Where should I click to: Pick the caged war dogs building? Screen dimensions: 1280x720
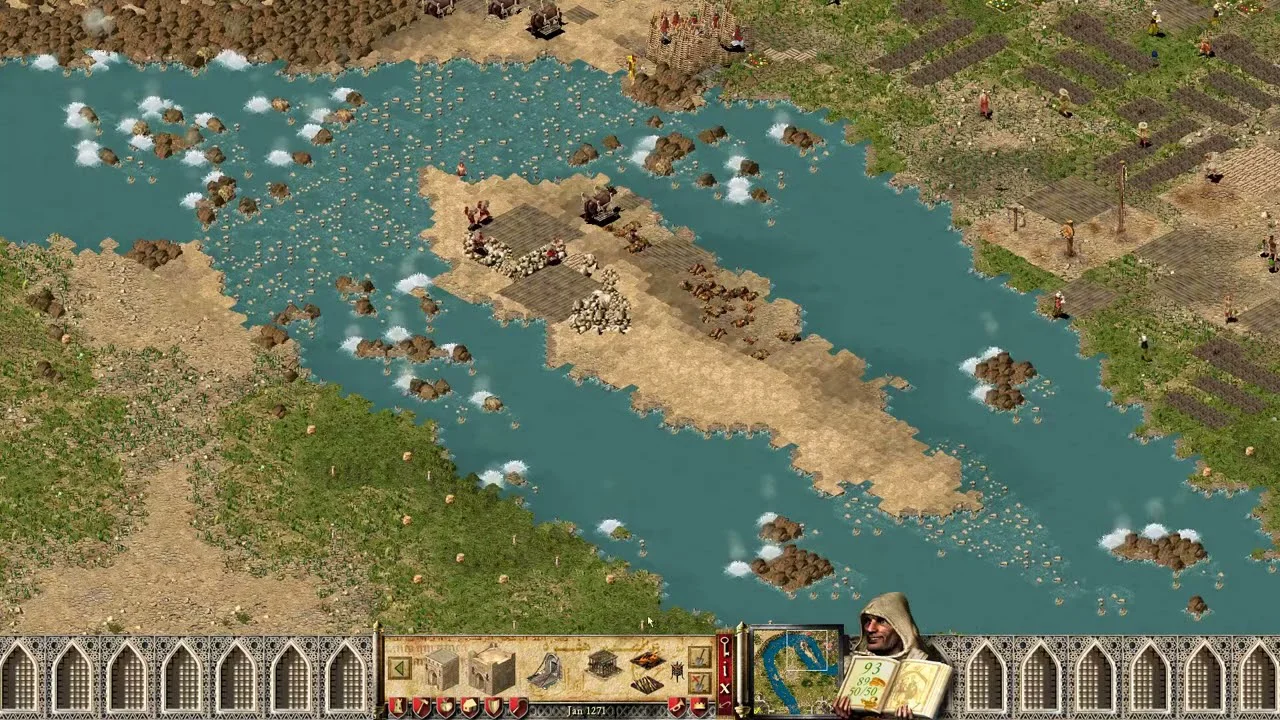click(602, 663)
